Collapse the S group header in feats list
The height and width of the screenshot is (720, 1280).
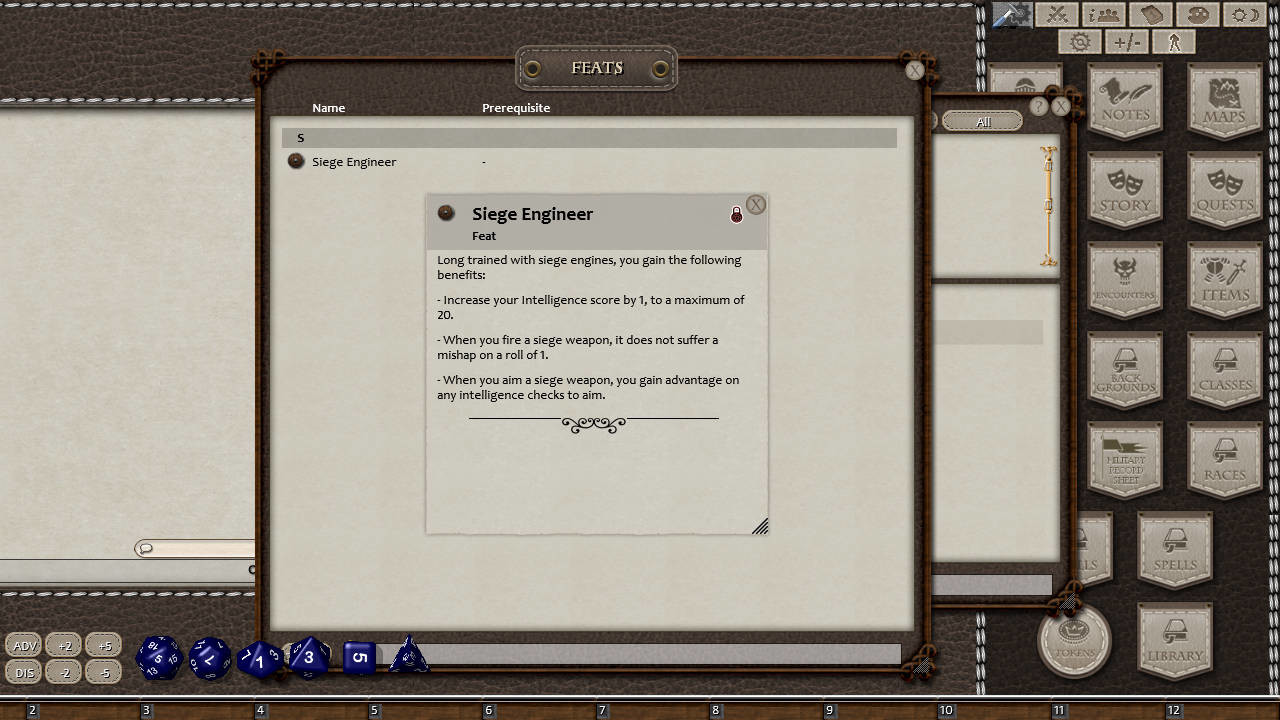point(299,137)
